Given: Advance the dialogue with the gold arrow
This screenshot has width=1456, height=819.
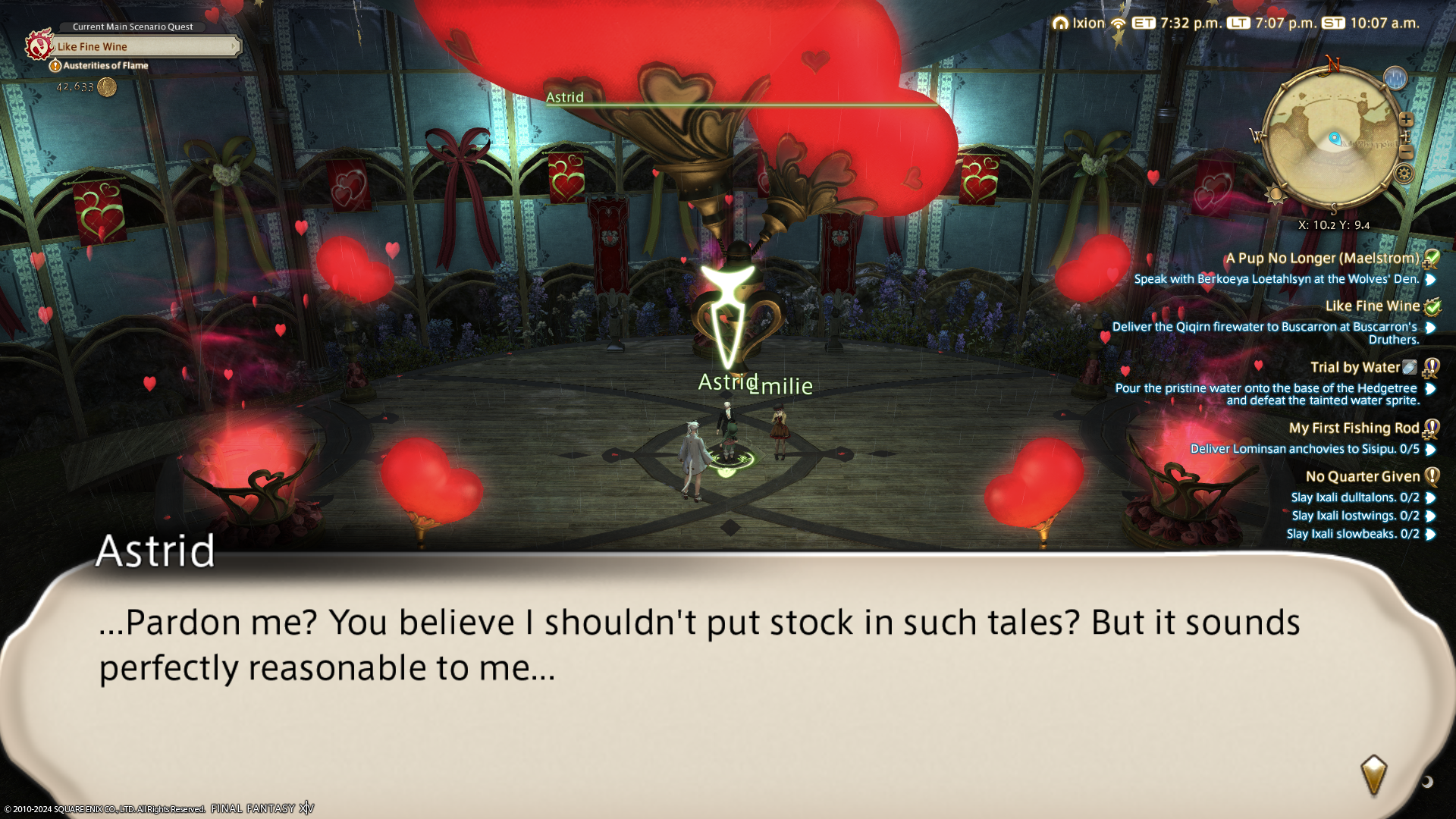Looking at the screenshot, I should click(1373, 775).
